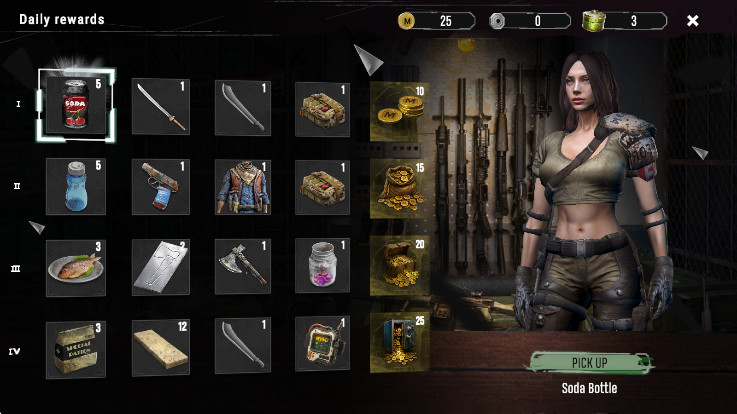Close the Daily rewards window
The height and width of the screenshot is (414, 737).
tap(693, 20)
